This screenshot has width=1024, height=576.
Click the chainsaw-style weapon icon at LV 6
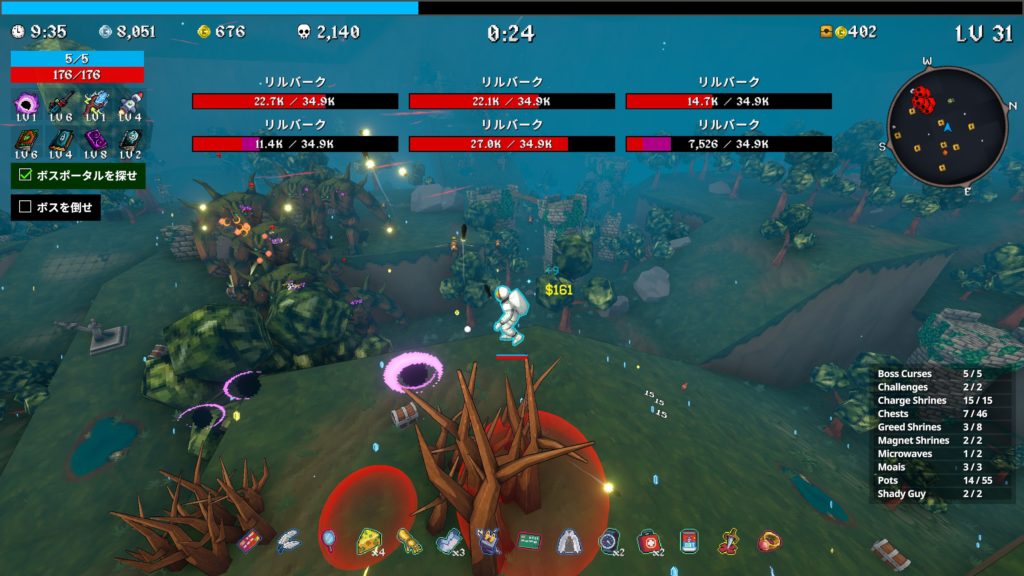[x=60, y=103]
